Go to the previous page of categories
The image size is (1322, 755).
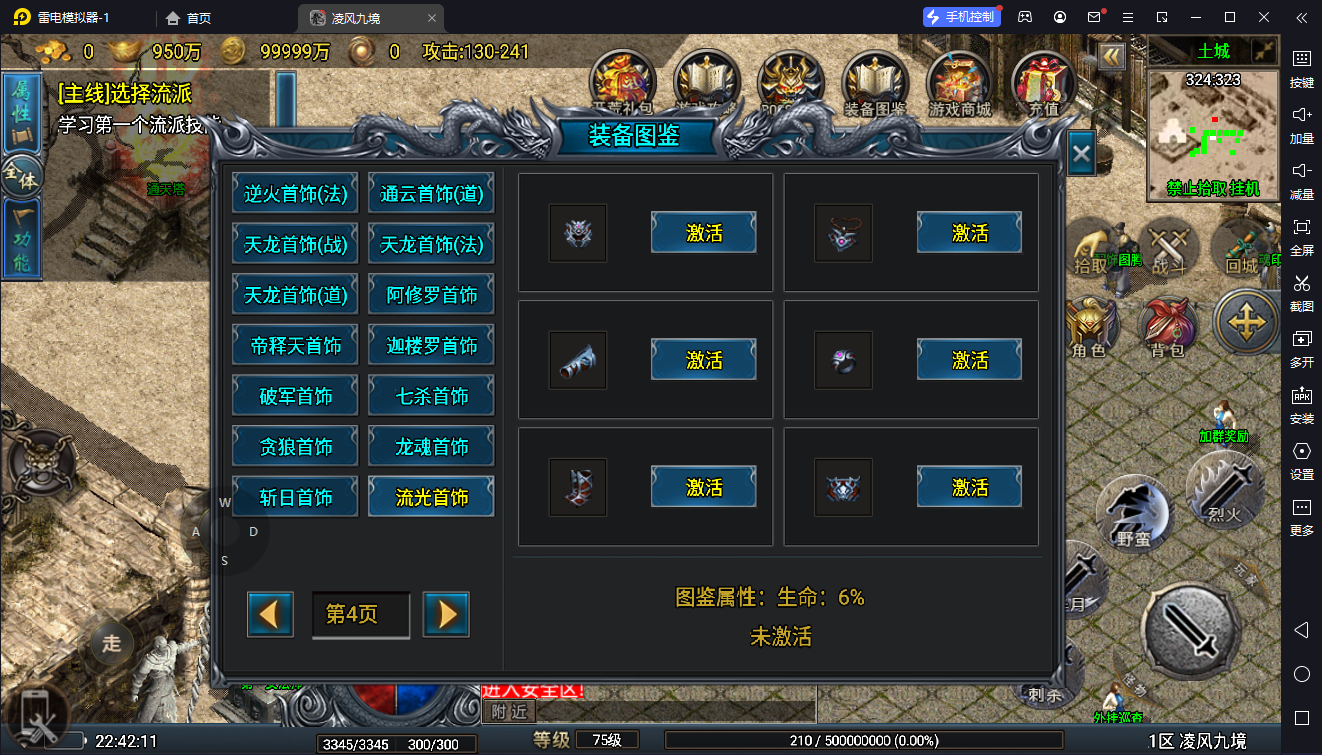[x=270, y=614]
